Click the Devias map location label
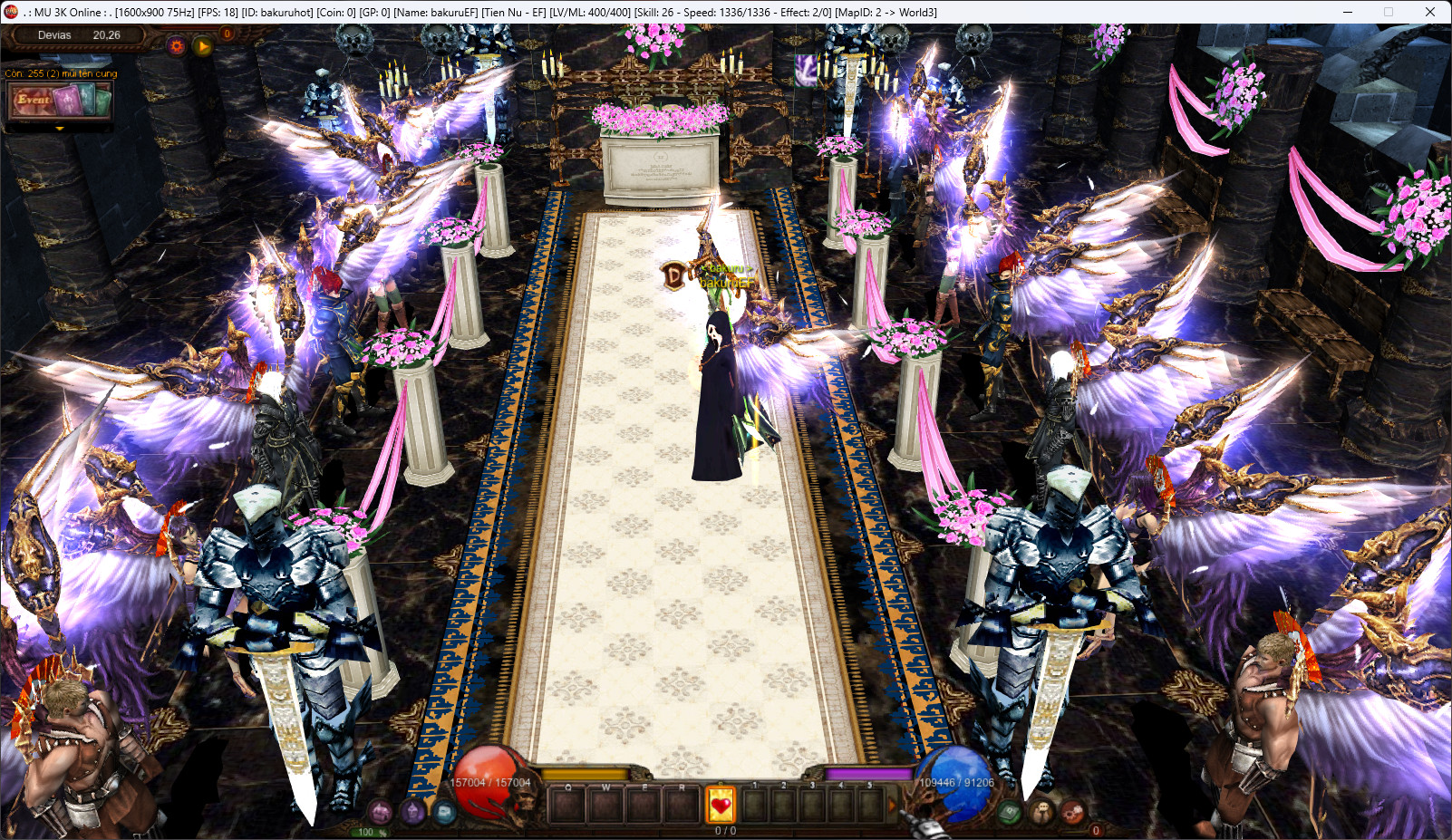Screen dimensions: 1452x840 (x=54, y=35)
